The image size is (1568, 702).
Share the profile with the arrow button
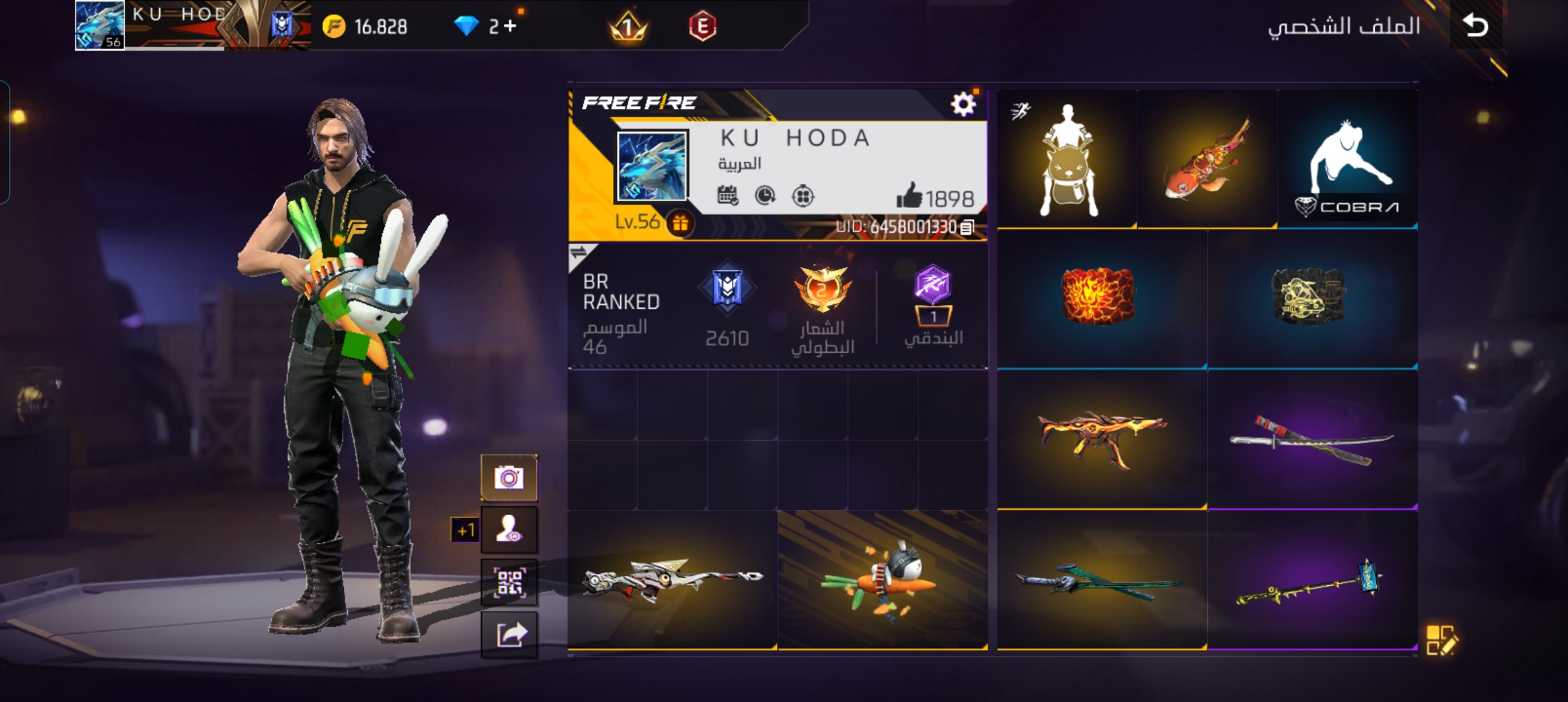(x=509, y=634)
